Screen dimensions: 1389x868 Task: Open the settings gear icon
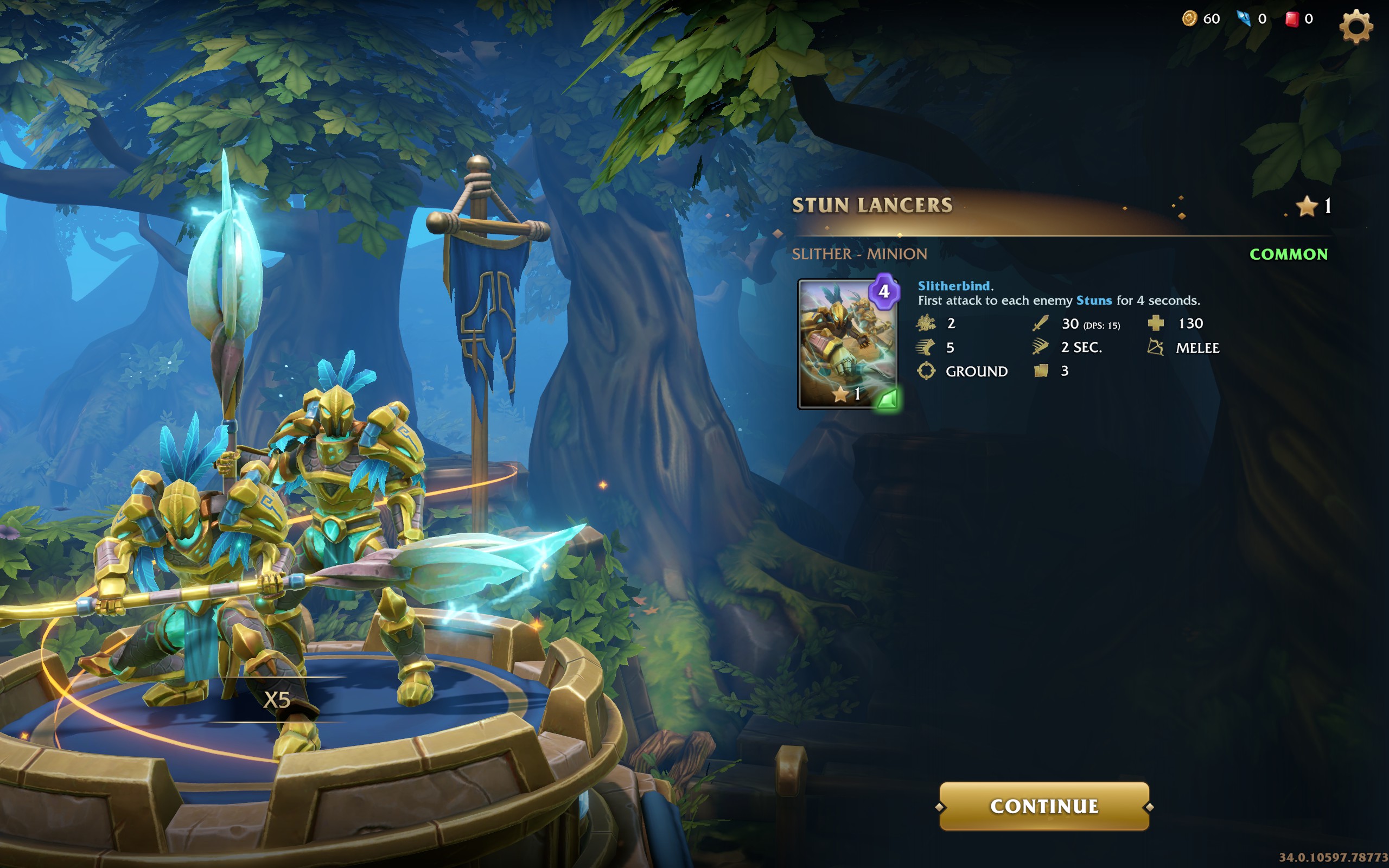pos(1355,26)
